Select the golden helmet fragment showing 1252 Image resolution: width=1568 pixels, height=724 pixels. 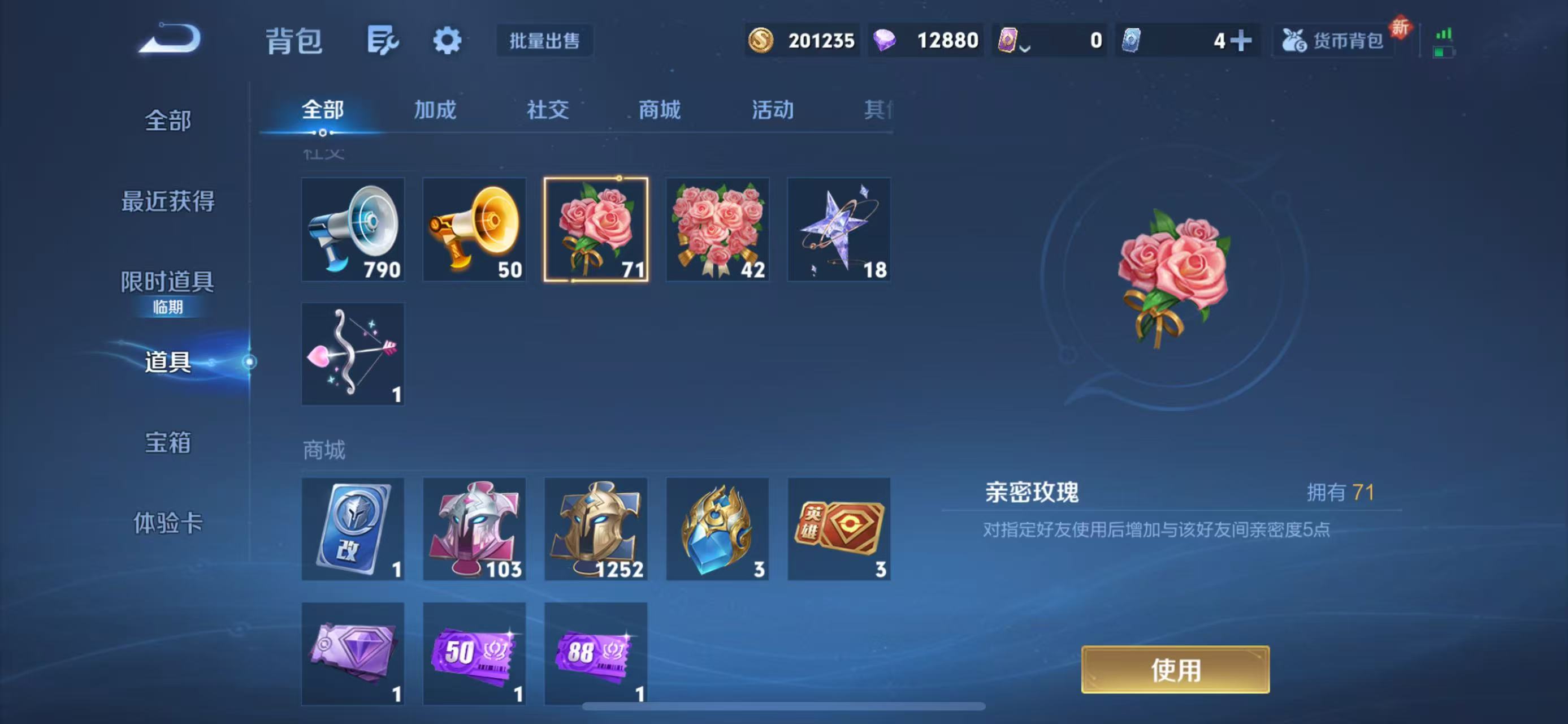(x=595, y=528)
